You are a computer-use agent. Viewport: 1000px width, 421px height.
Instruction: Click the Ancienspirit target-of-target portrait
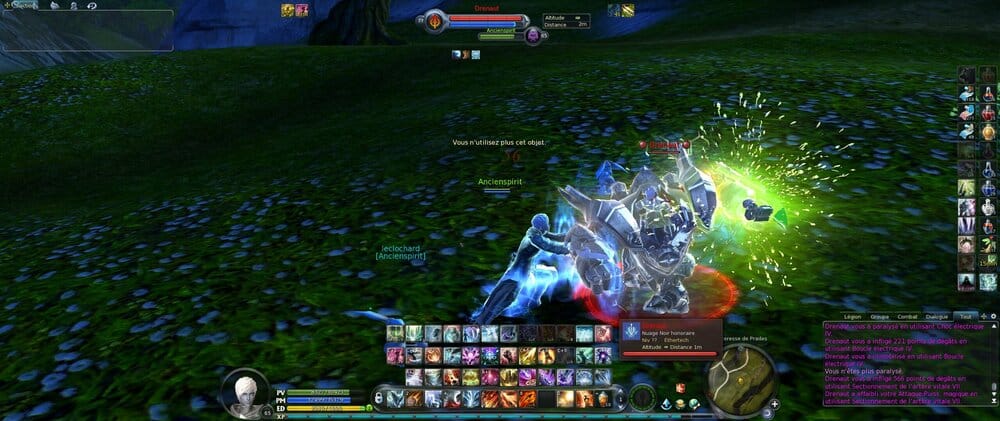[533, 36]
